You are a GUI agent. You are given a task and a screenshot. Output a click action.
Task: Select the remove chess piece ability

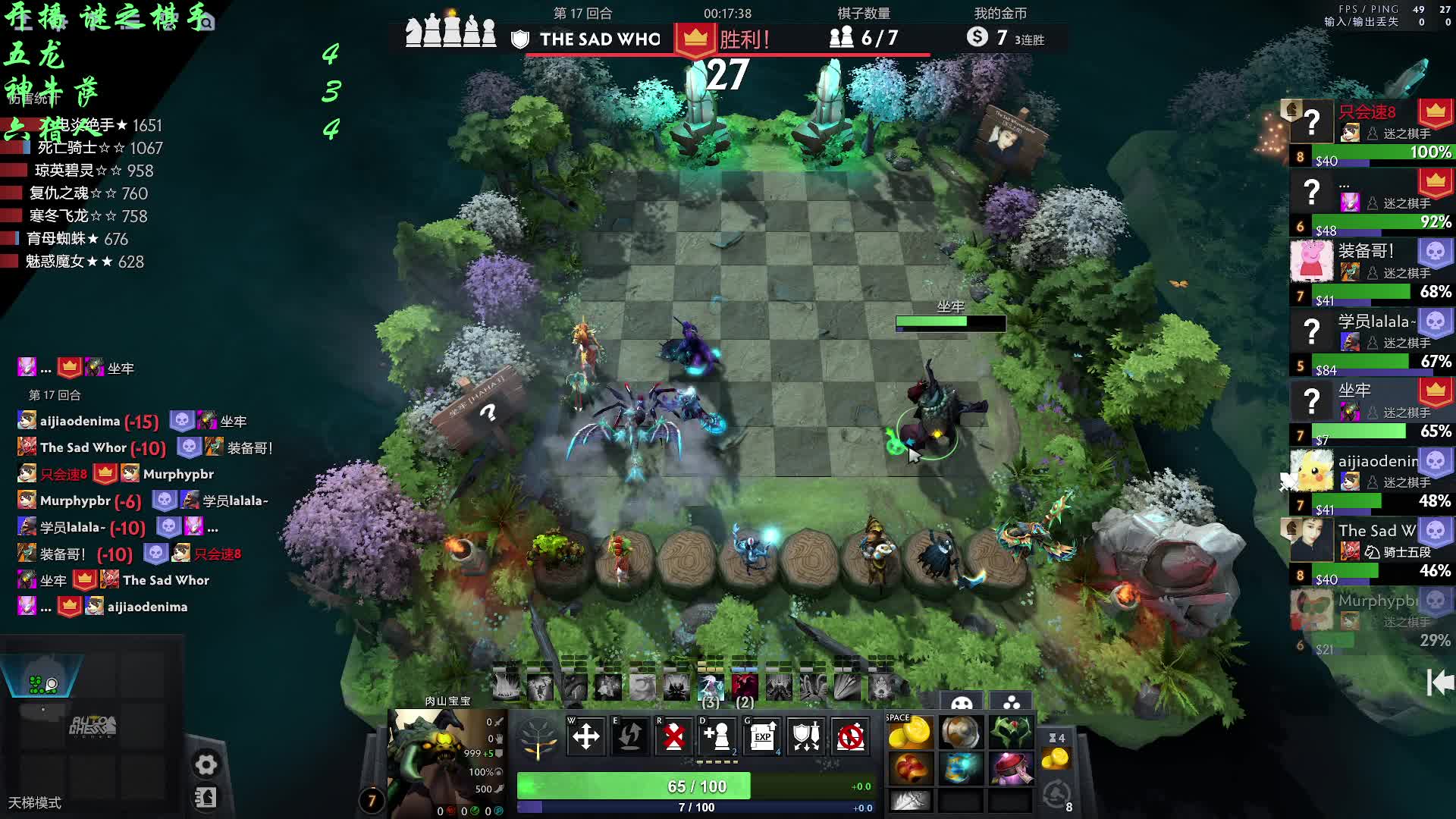coord(673,736)
